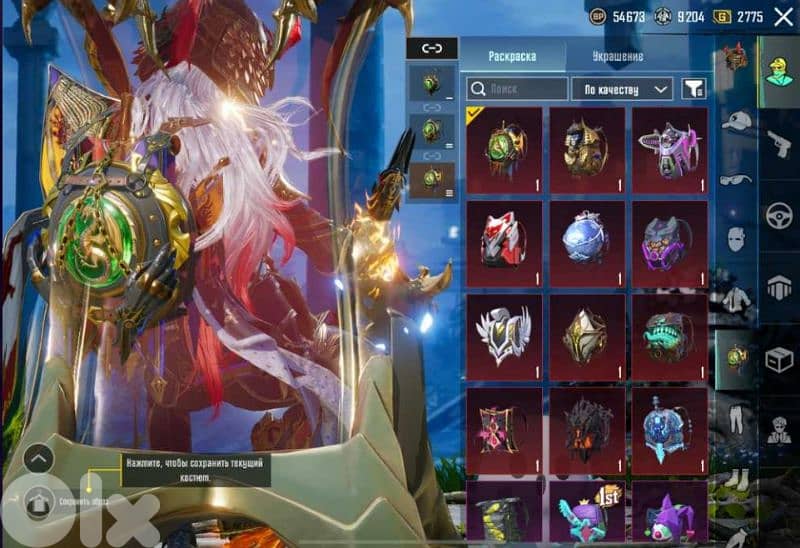This screenshot has width=800, height=548.
Task: Click the Поиск search field
Action: (517, 89)
